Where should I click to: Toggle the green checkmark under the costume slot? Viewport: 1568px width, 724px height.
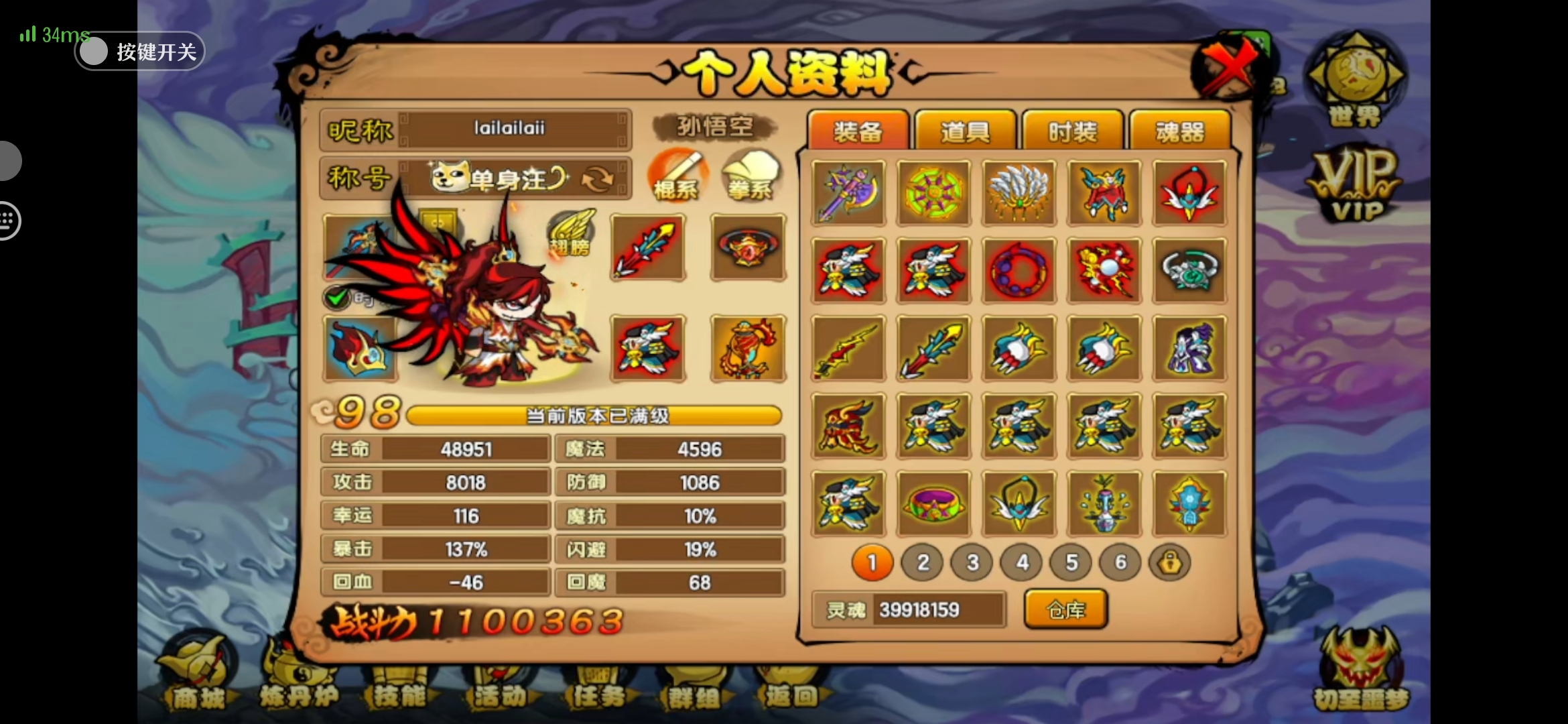coord(337,298)
